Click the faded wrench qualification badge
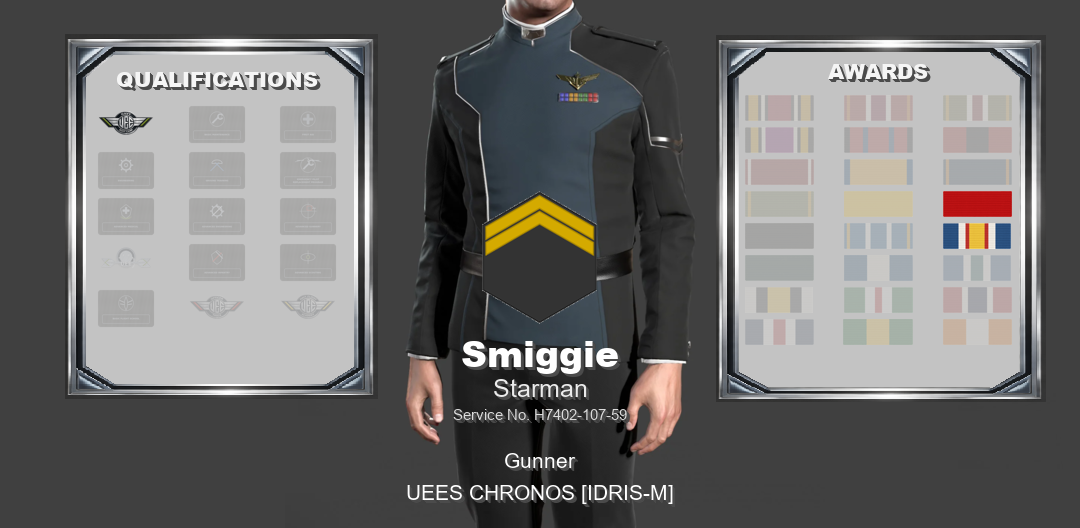Image resolution: width=1080 pixels, height=528 pixels. (217, 124)
